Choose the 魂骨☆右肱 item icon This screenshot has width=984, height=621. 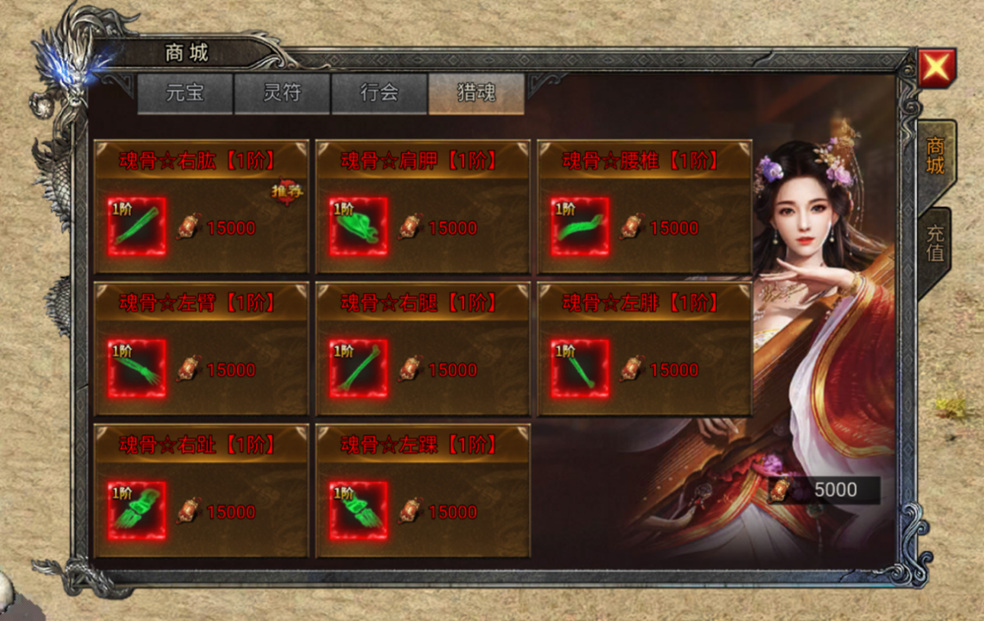(x=137, y=227)
